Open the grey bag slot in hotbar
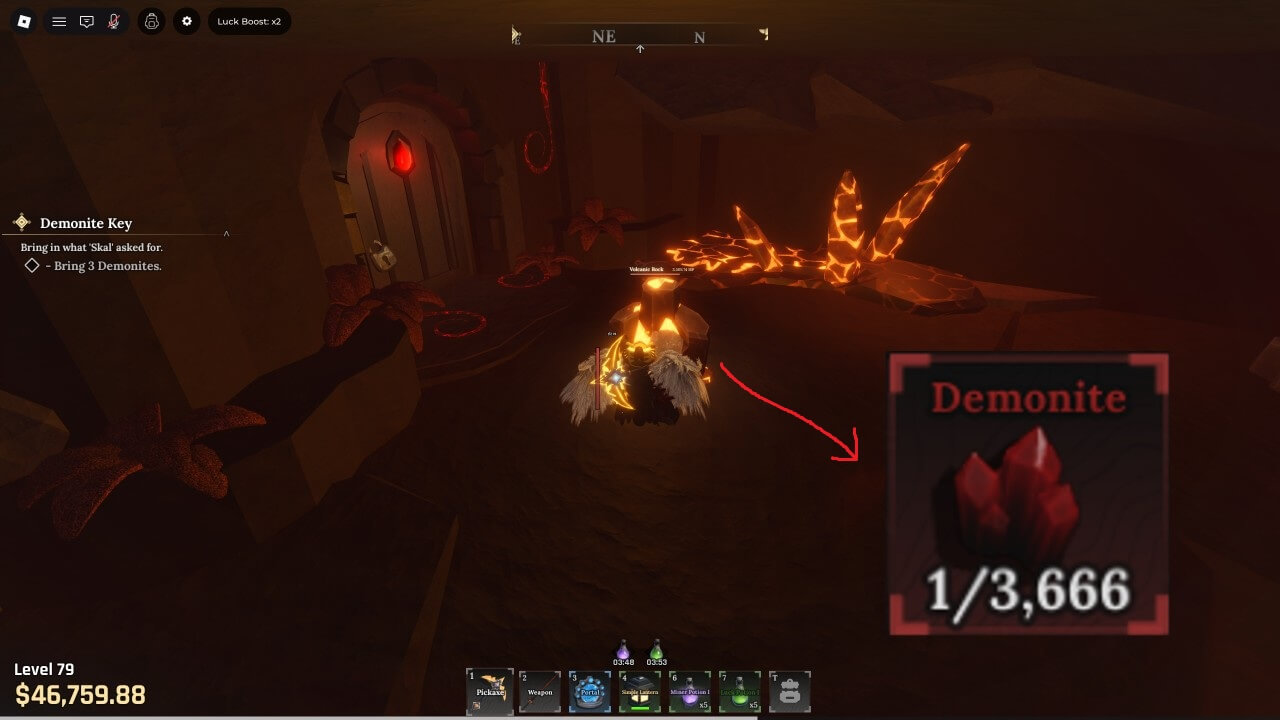Viewport: 1280px width, 720px height. coord(790,691)
